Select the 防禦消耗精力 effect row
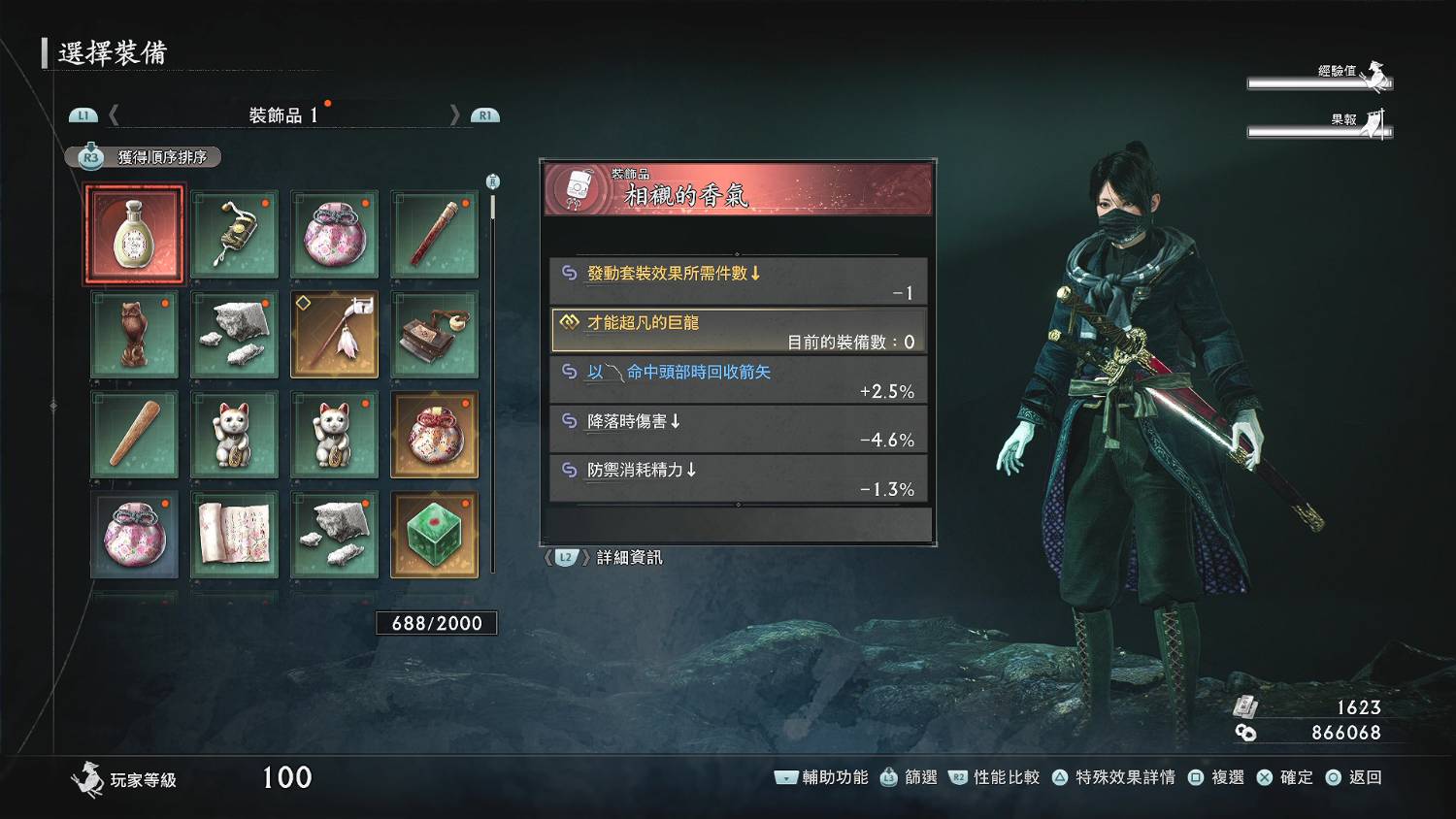Image resolution: width=1456 pixels, height=819 pixels. coord(739,479)
